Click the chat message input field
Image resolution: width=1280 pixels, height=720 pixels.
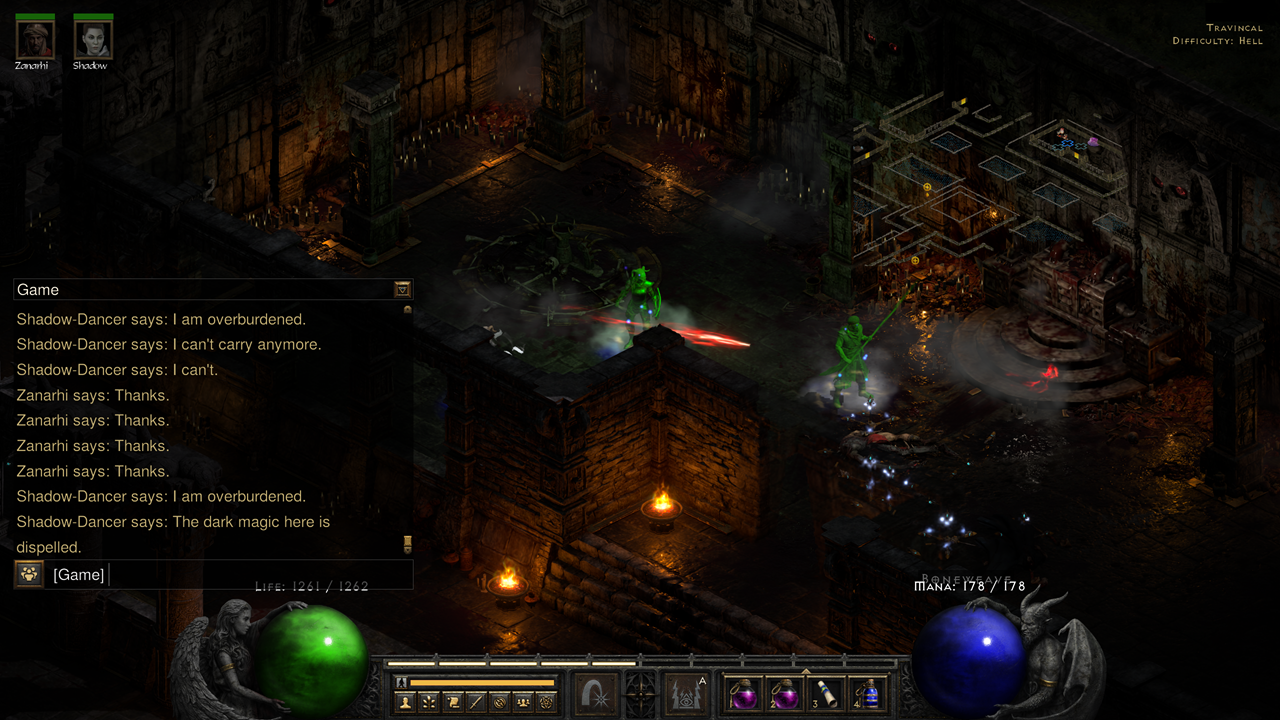click(250, 575)
